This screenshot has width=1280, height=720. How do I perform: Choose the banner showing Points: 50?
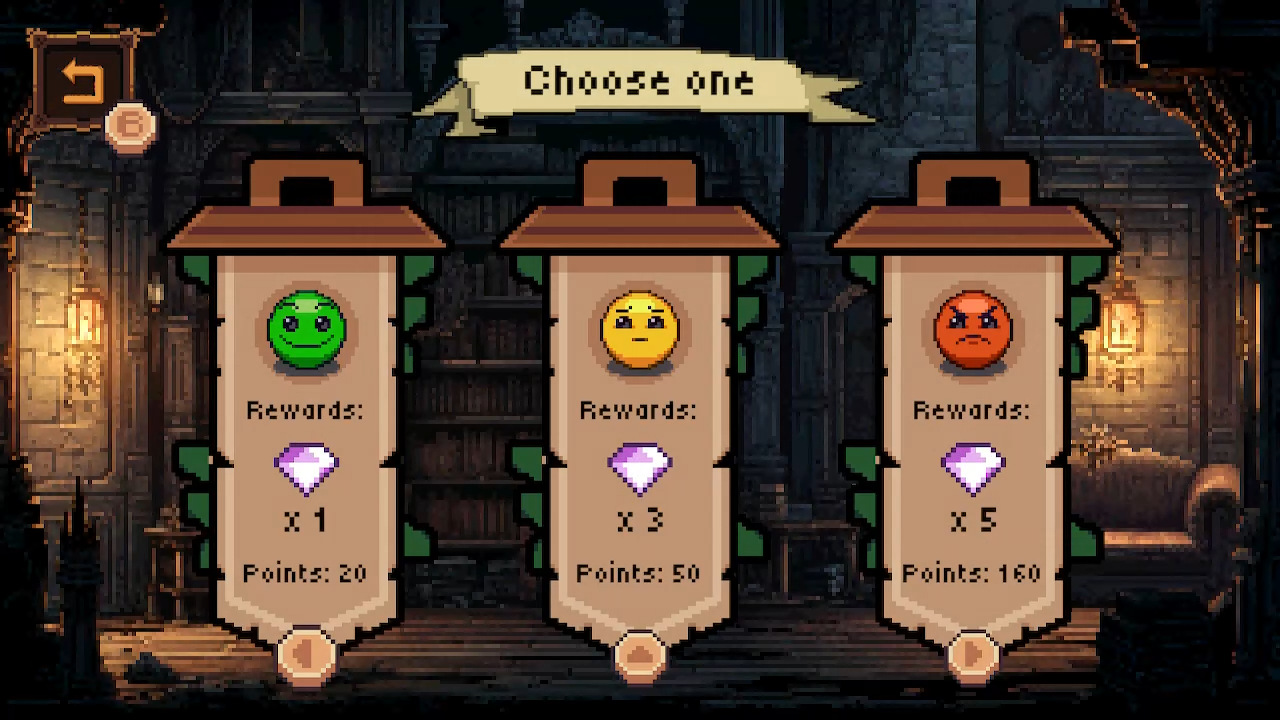pyautogui.click(x=640, y=573)
